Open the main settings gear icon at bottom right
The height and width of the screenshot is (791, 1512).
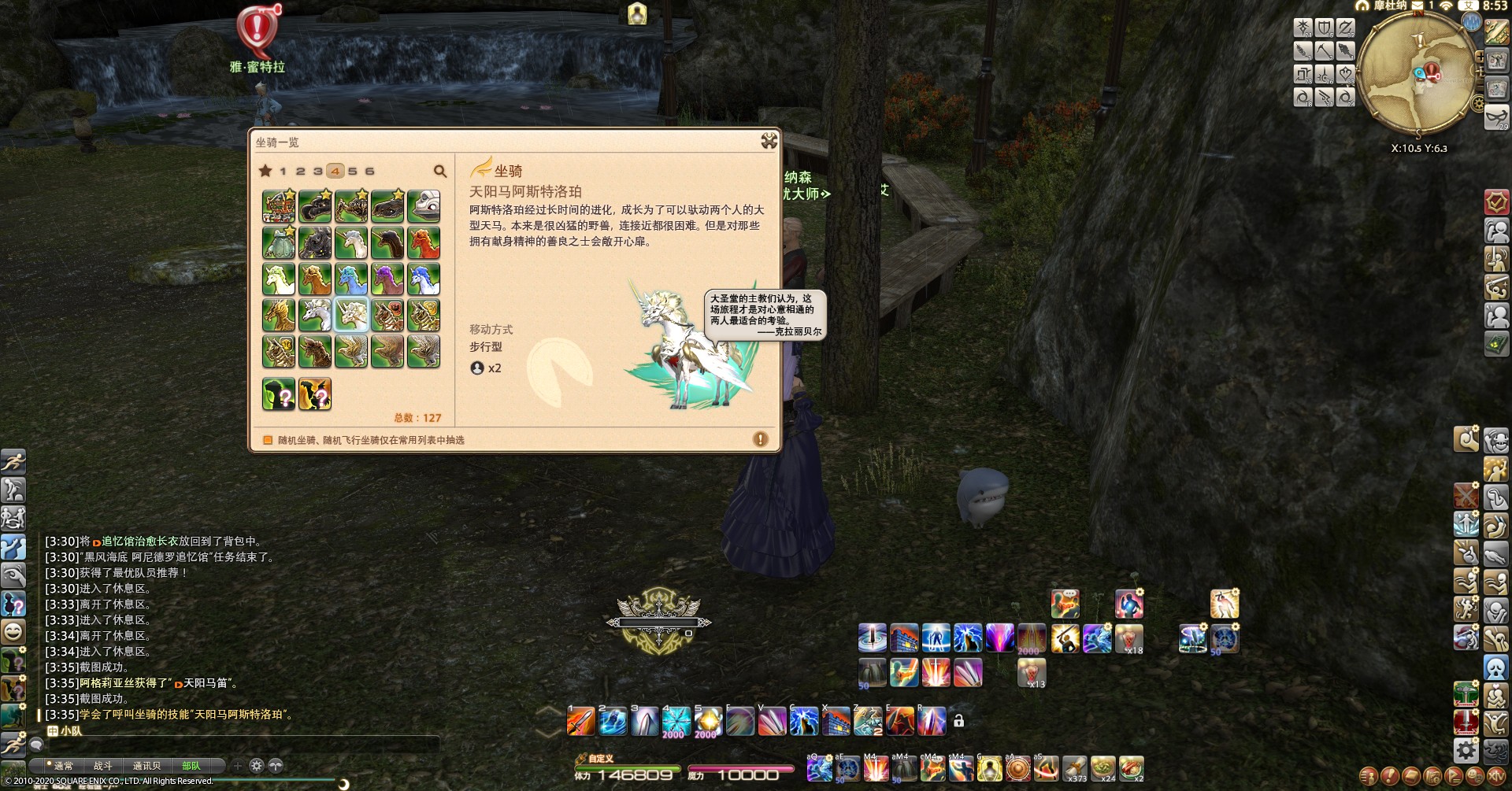pos(1466,750)
